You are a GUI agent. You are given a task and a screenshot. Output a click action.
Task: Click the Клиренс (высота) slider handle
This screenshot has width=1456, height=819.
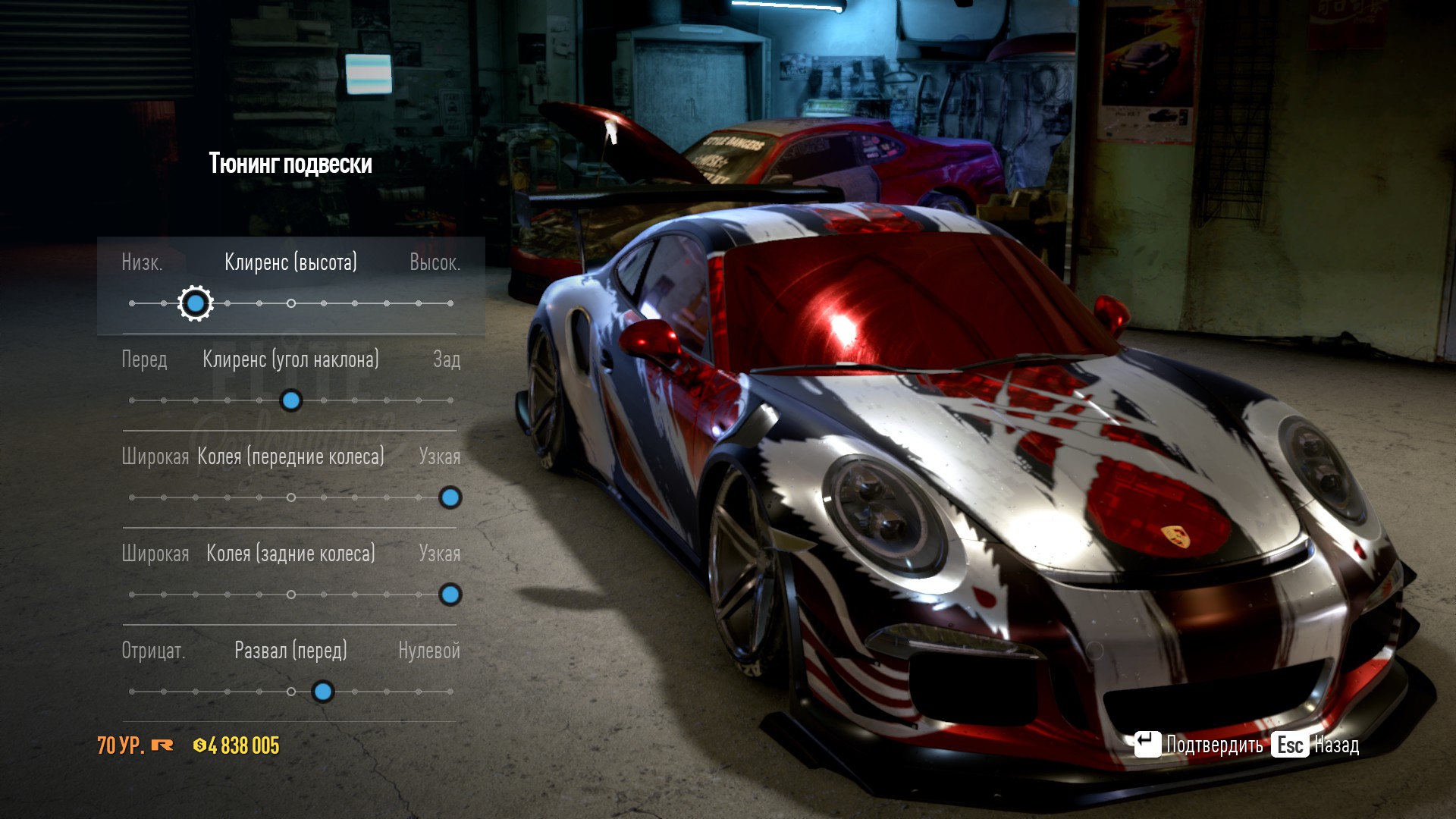pos(196,303)
